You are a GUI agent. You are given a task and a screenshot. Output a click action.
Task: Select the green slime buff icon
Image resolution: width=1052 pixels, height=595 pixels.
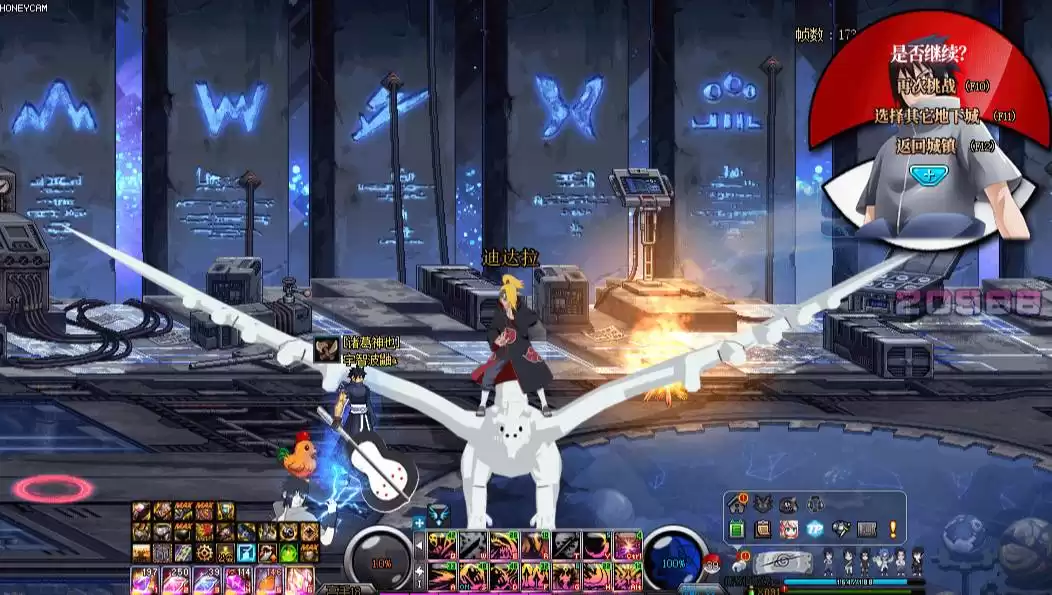pyautogui.click(x=288, y=552)
